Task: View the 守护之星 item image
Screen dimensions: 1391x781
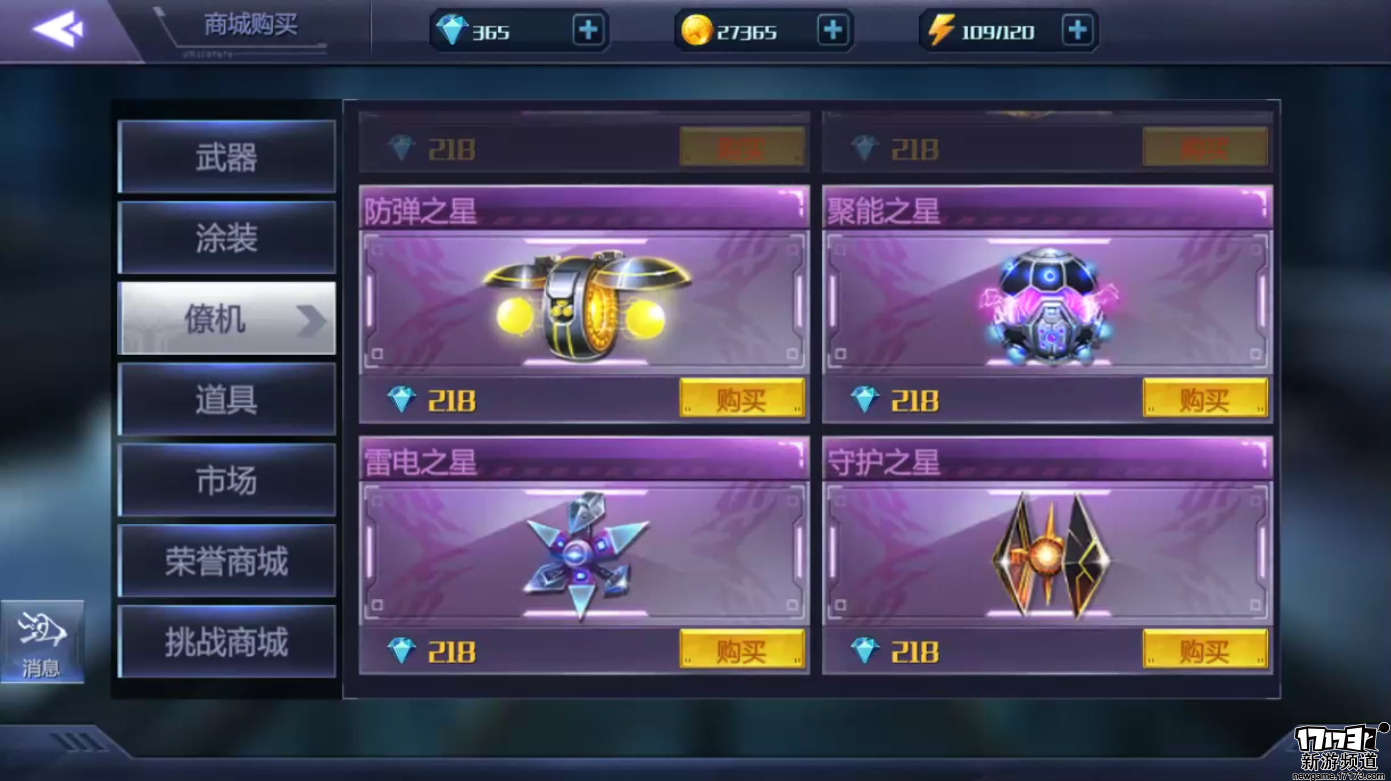Action: (x=1048, y=553)
